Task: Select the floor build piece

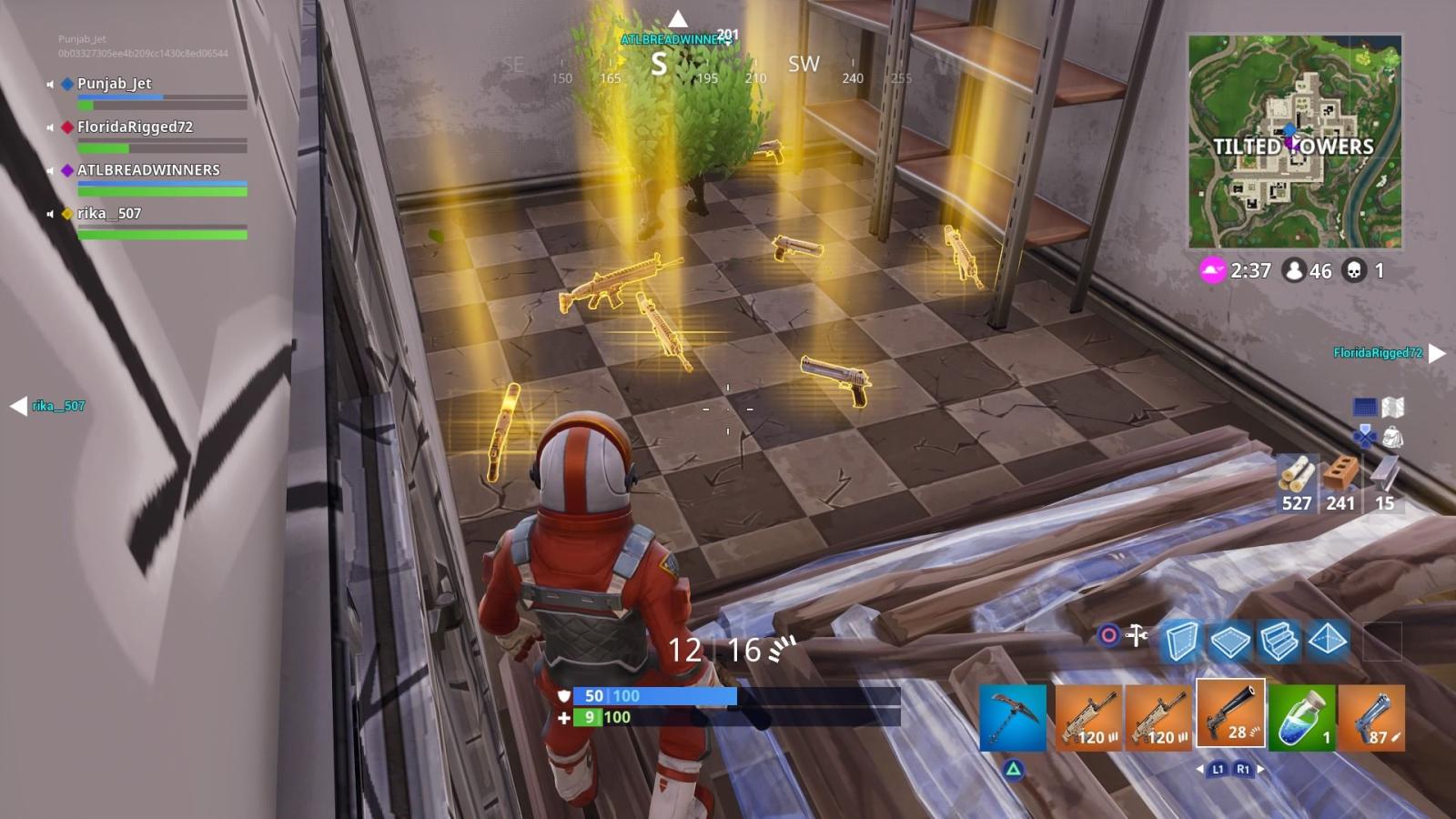Action: [x=1232, y=641]
